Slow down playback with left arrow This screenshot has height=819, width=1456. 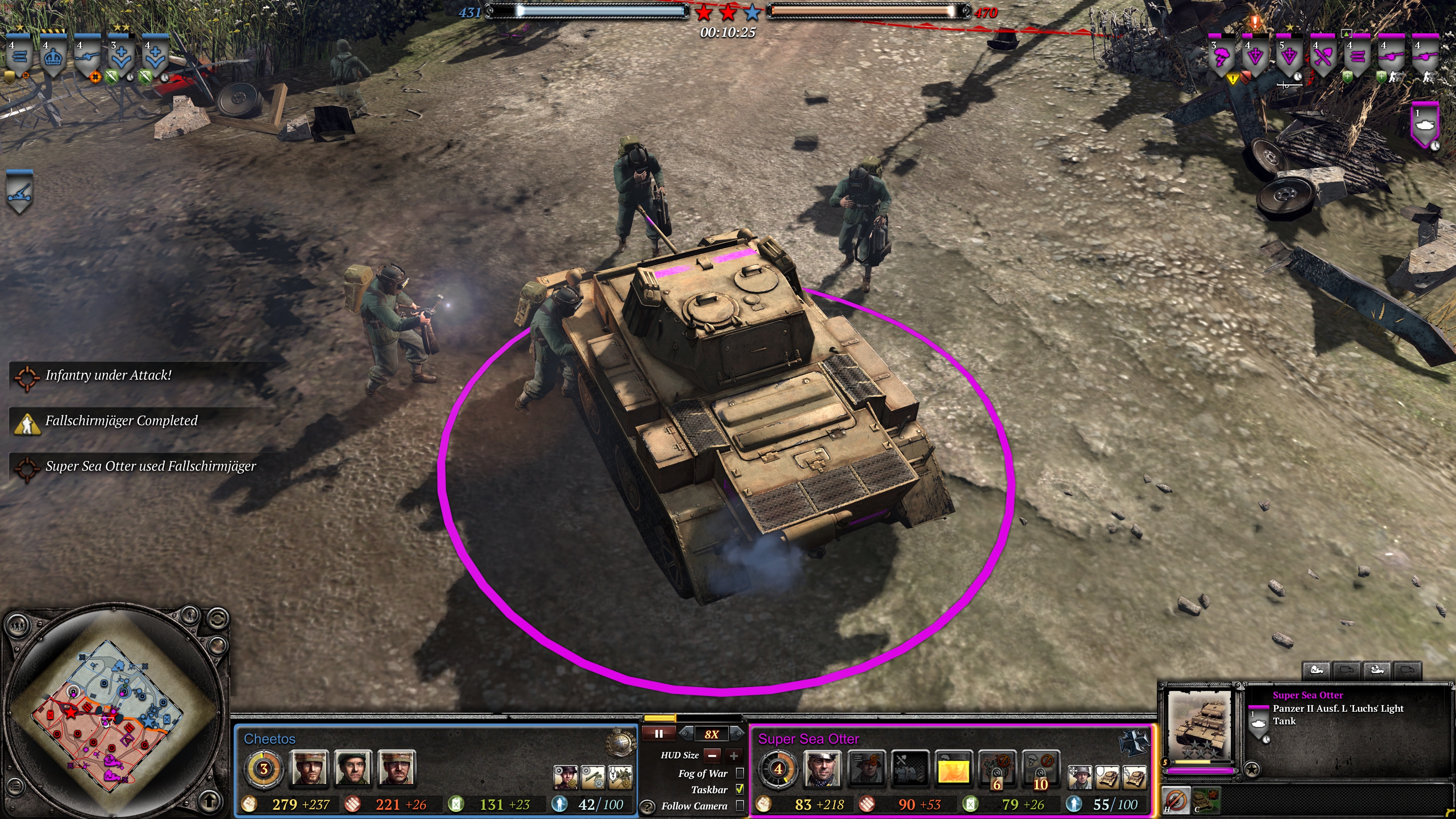tap(686, 734)
